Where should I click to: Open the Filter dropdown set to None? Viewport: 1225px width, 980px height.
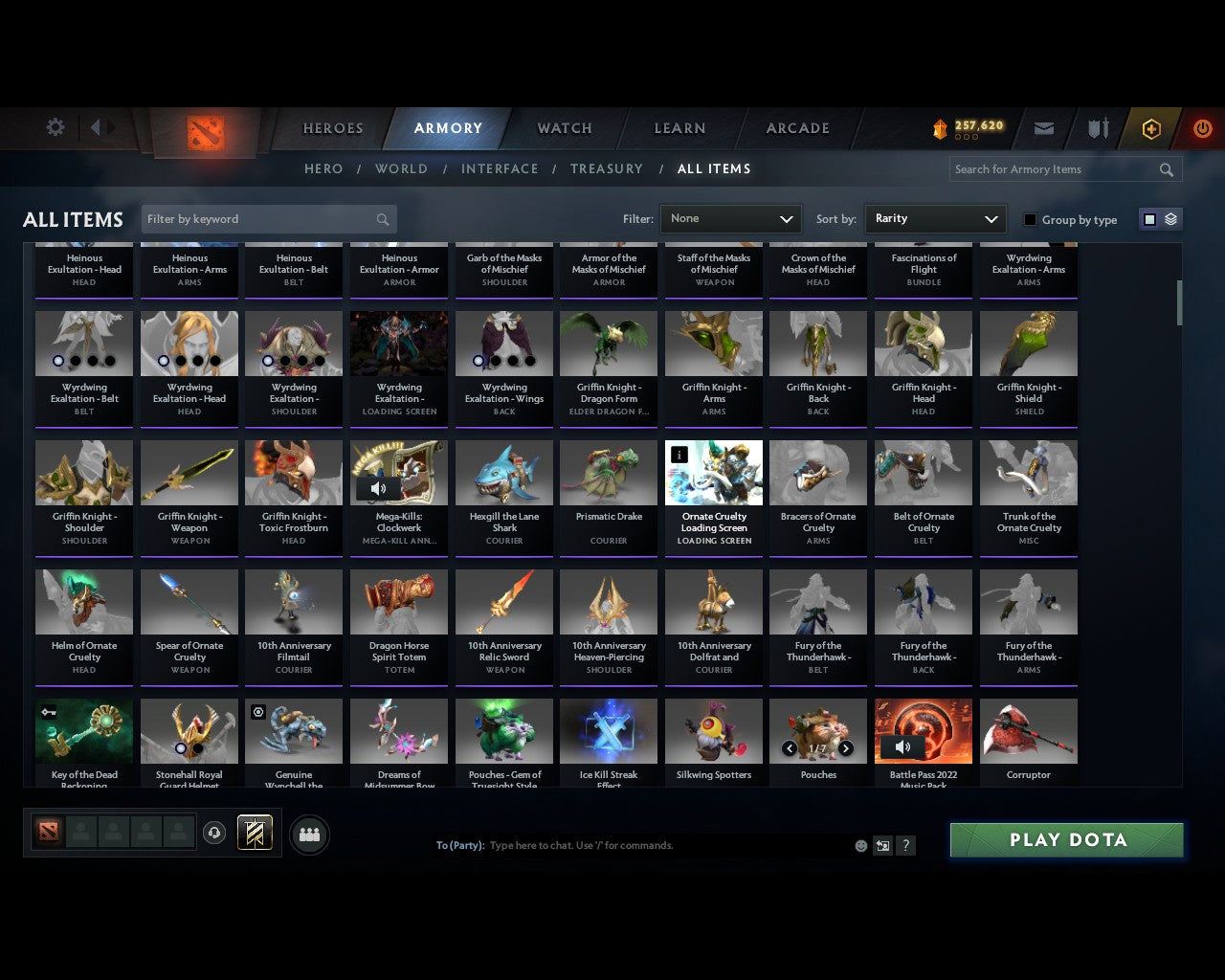pos(730,218)
